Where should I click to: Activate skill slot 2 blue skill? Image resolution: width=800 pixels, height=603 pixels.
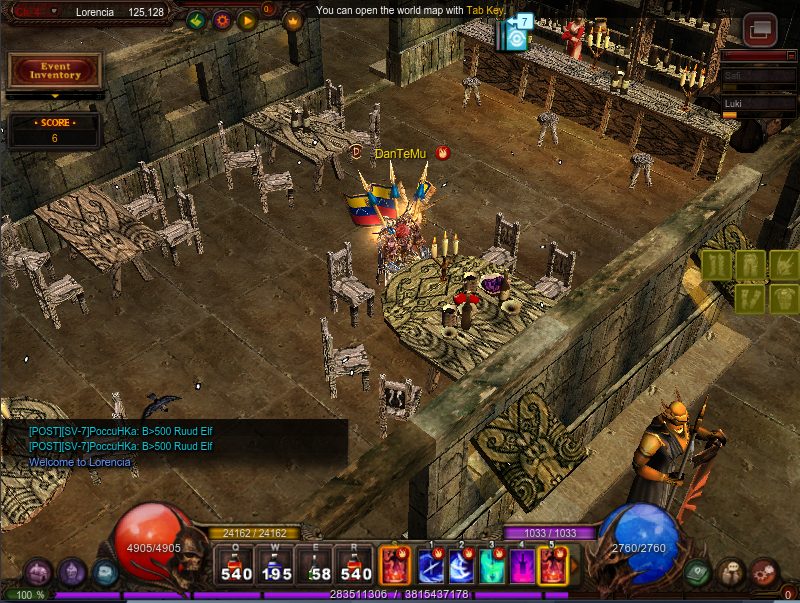(462, 567)
